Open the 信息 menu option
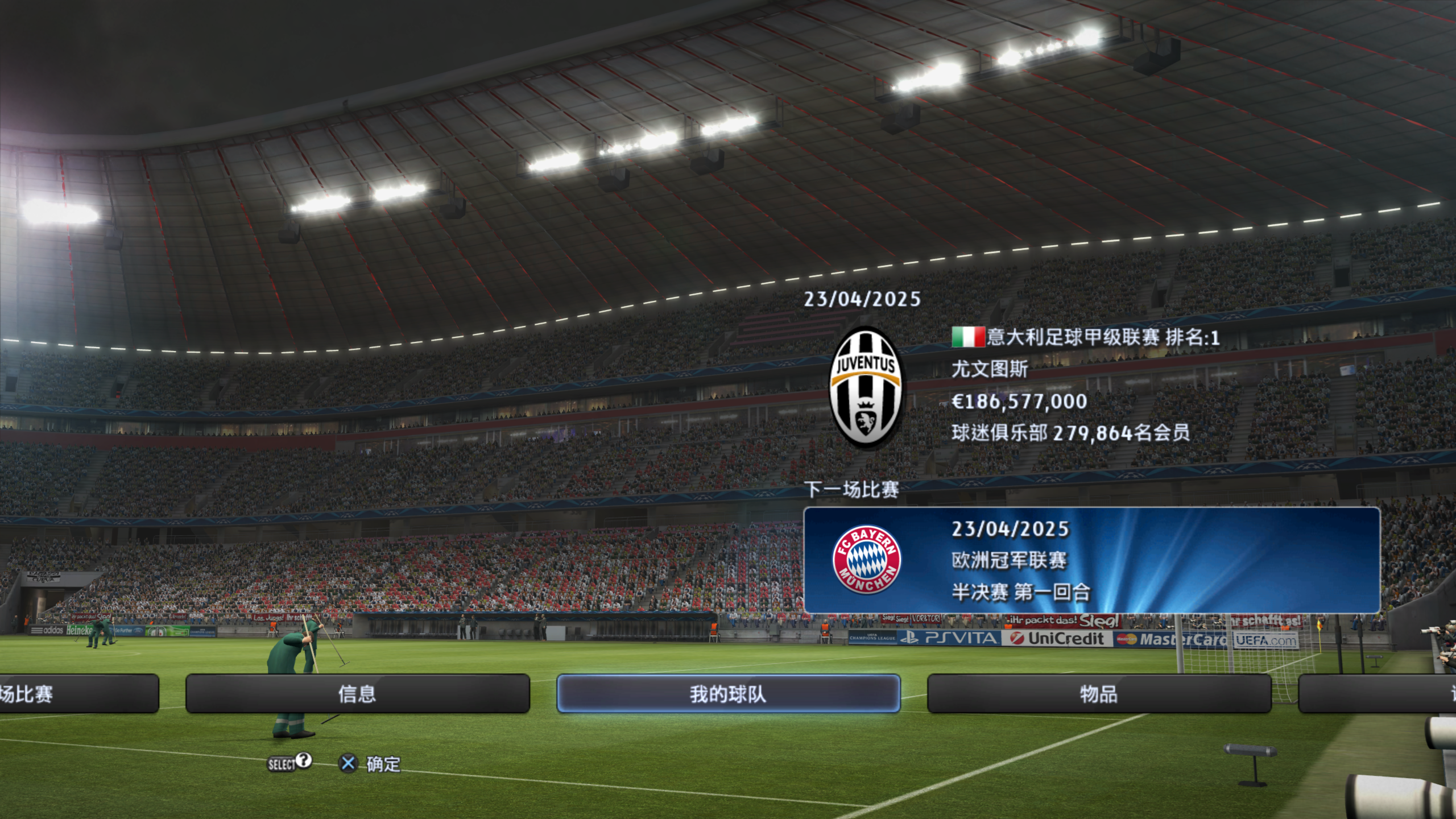Image resolution: width=1456 pixels, height=819 pixels. [357, 693]
